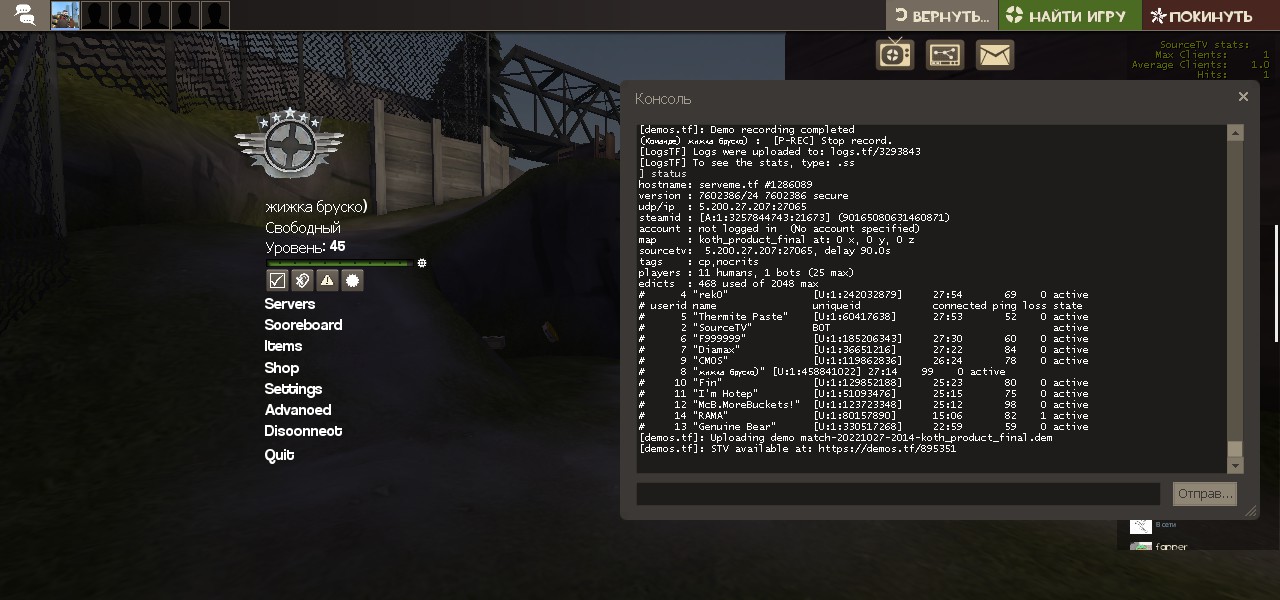Open the Settings menu
1280x600 pixels.
[x=293, y=389]
